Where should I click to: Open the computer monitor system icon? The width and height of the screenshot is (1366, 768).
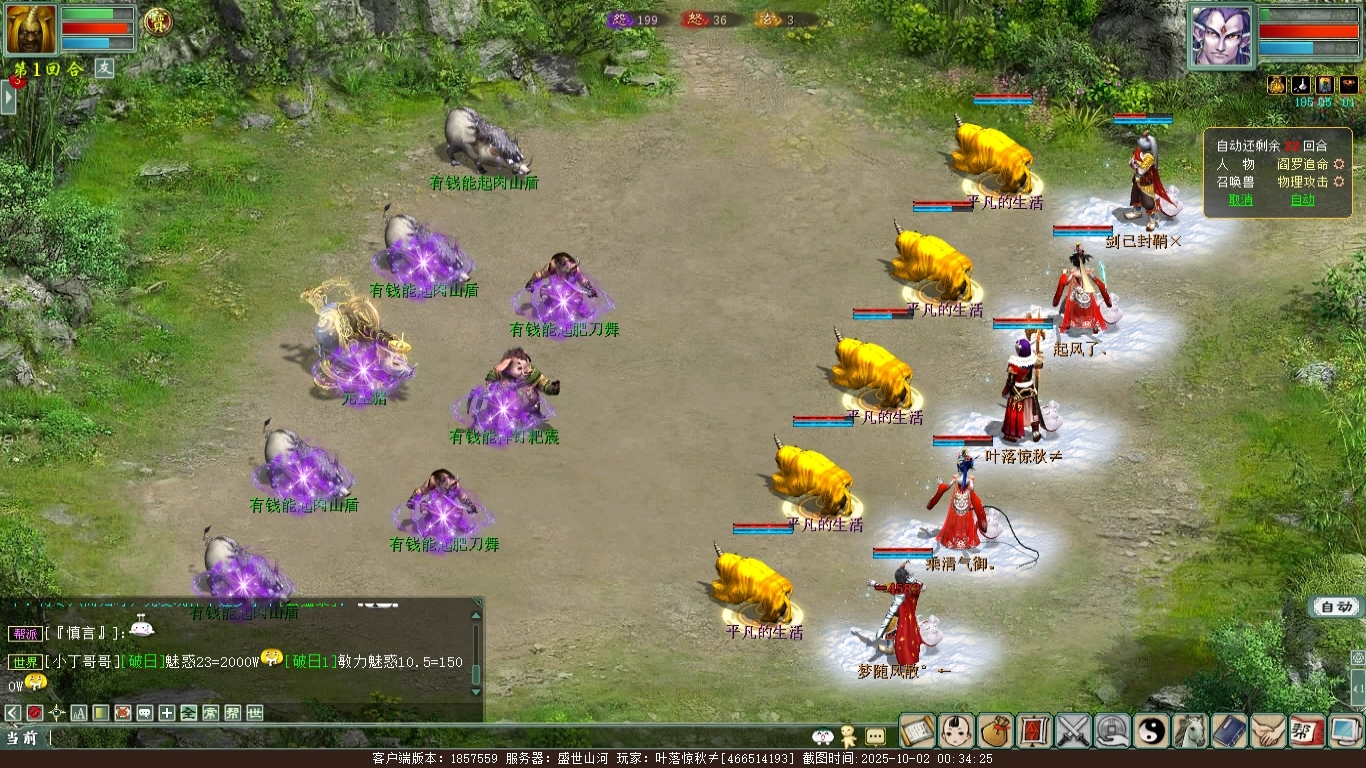1346,731
